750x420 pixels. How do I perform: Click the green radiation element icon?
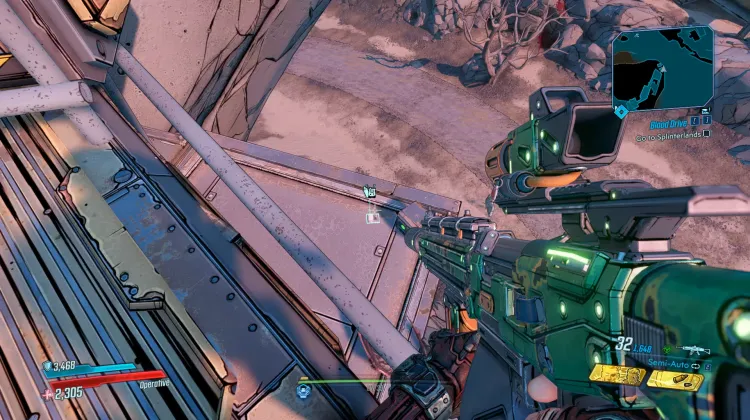click(x=668, y=350)
